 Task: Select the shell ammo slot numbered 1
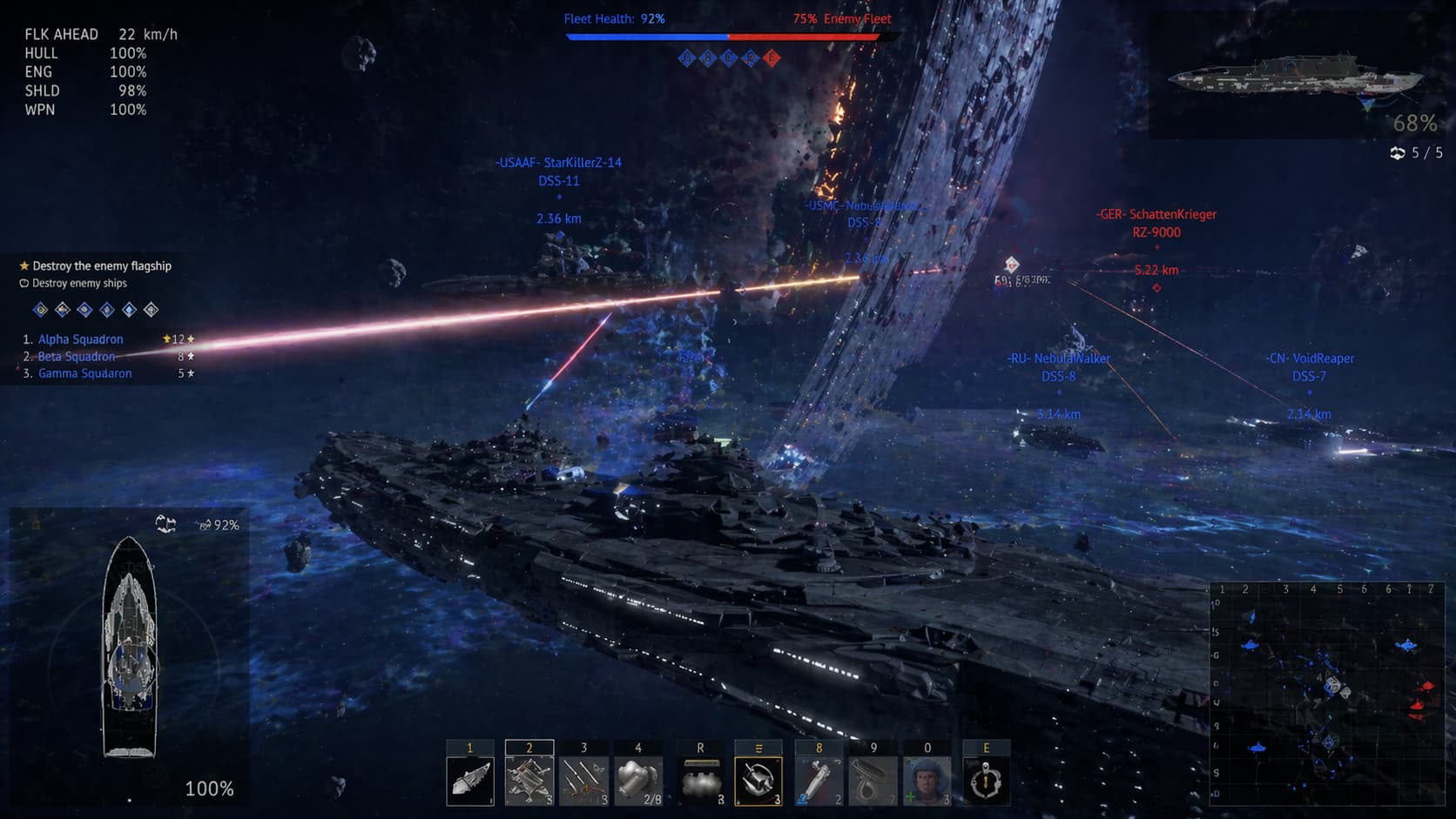coord(470,780)
